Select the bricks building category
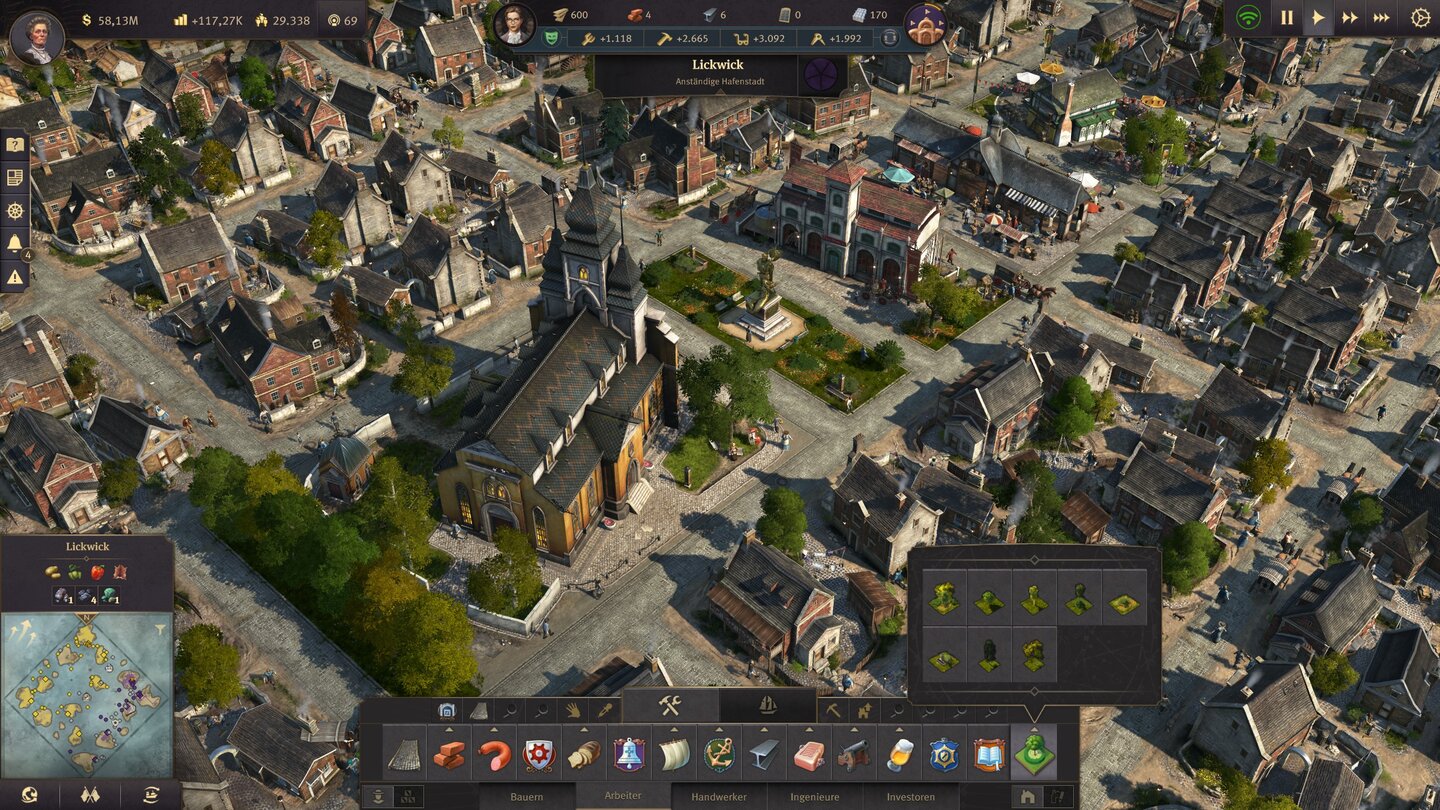 point(449,755)
